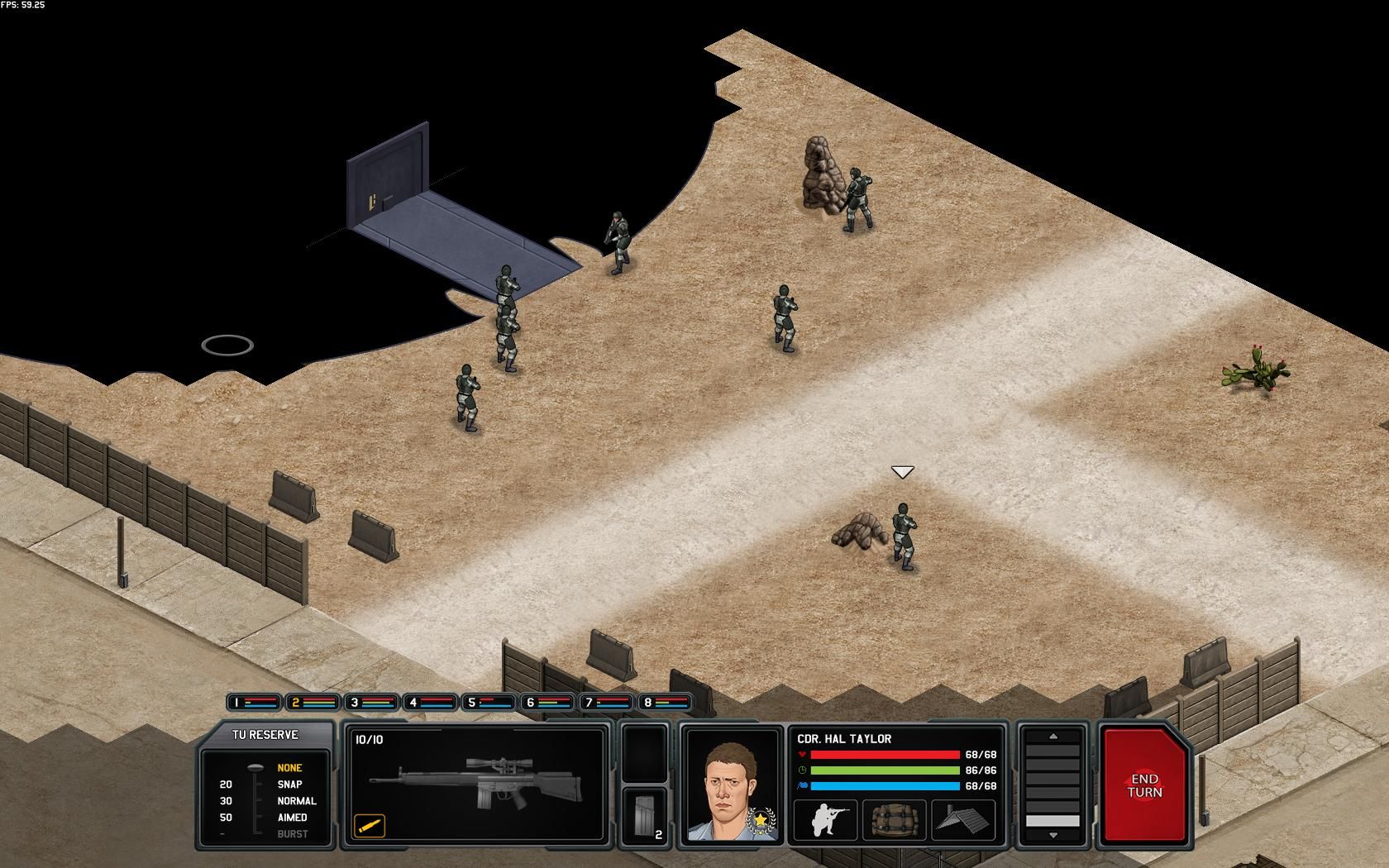
Task: Set TU reserve to Normal
Action: point(296,801)
